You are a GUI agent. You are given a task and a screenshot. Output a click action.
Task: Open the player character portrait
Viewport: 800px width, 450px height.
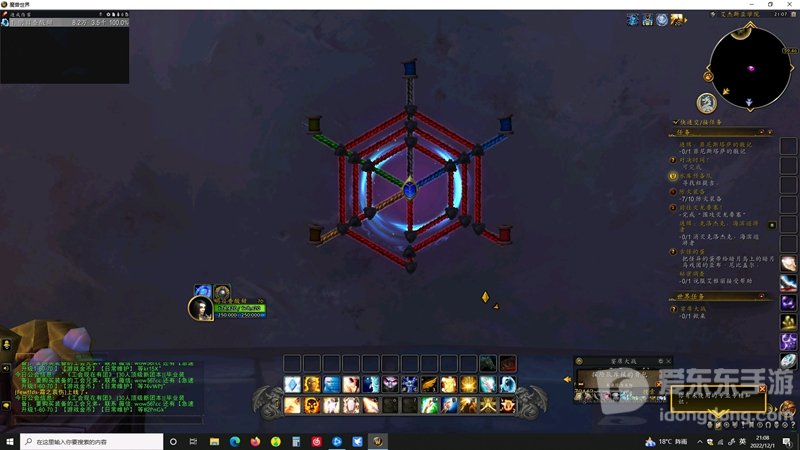click(x=201, y=308)
